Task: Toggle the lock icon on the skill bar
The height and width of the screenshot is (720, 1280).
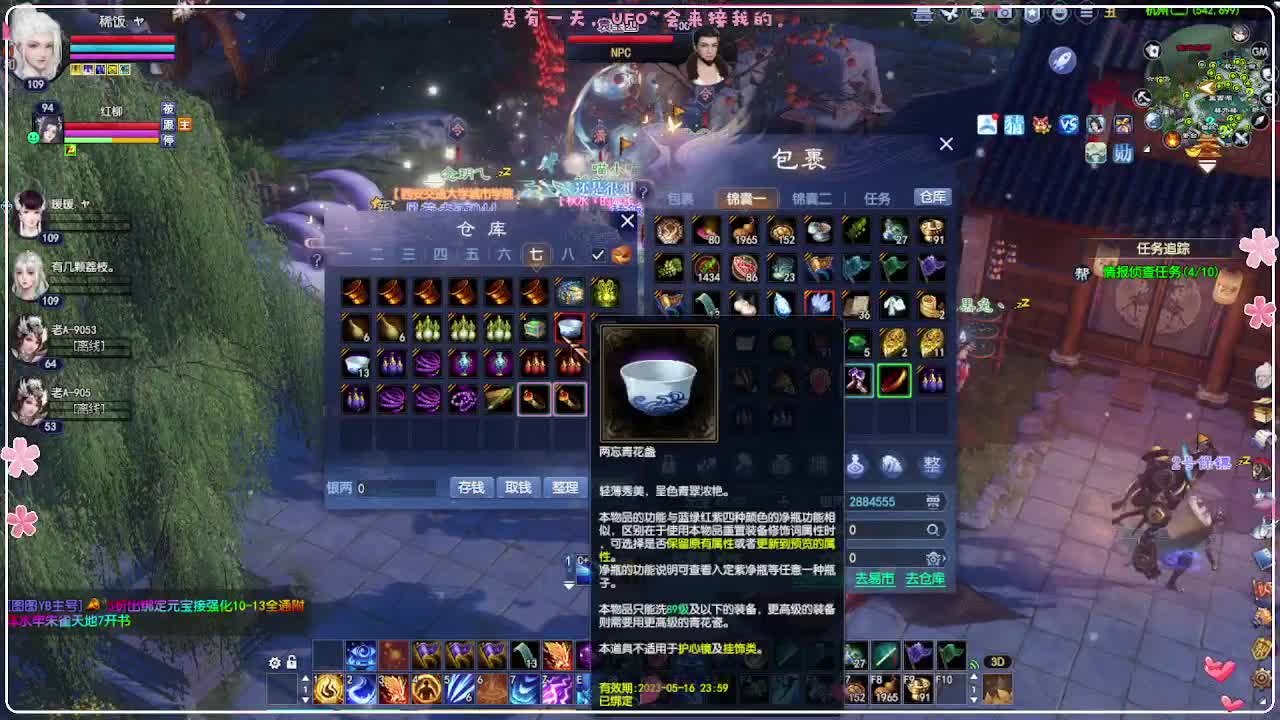Action: point(292,662)
